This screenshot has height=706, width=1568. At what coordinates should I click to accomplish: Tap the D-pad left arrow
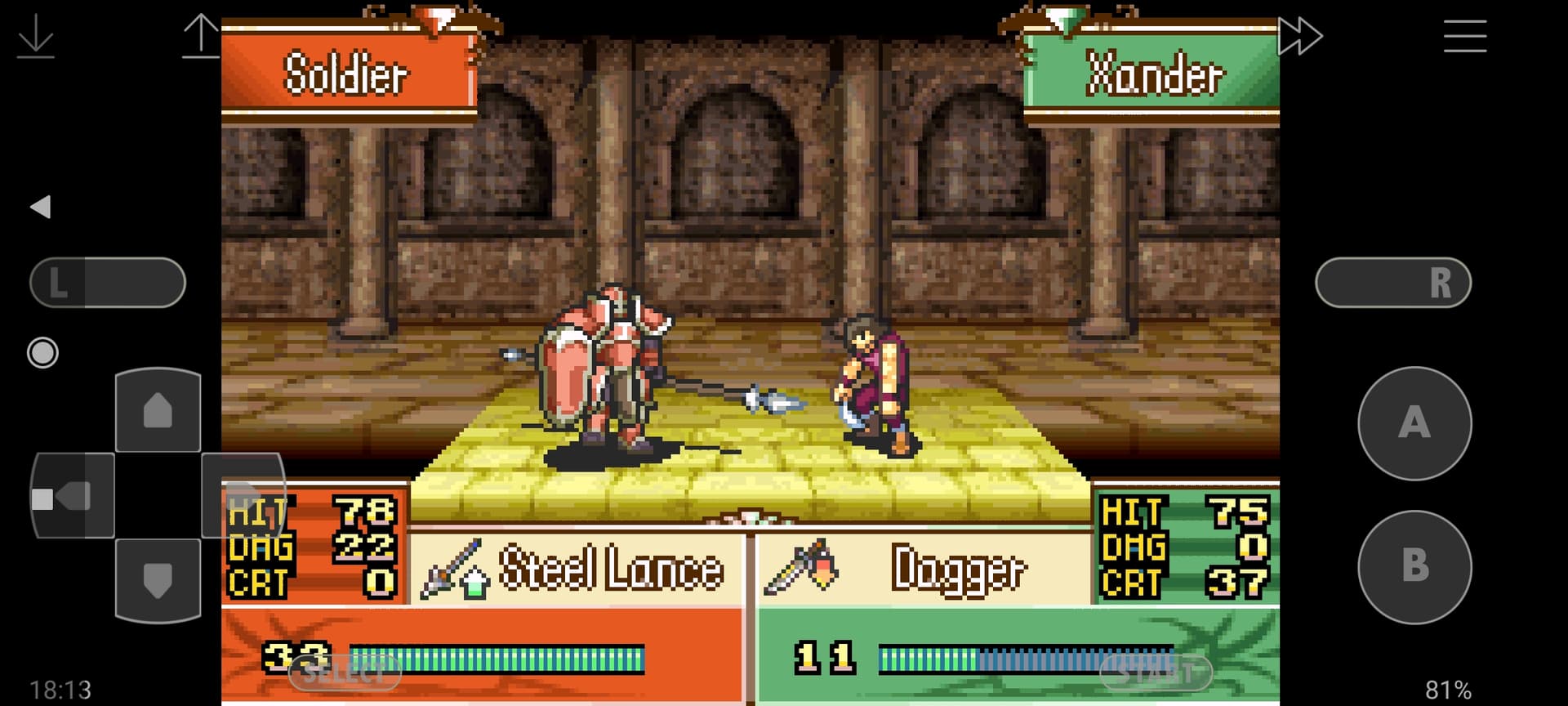pyautogui.click(x=72, y=496)
